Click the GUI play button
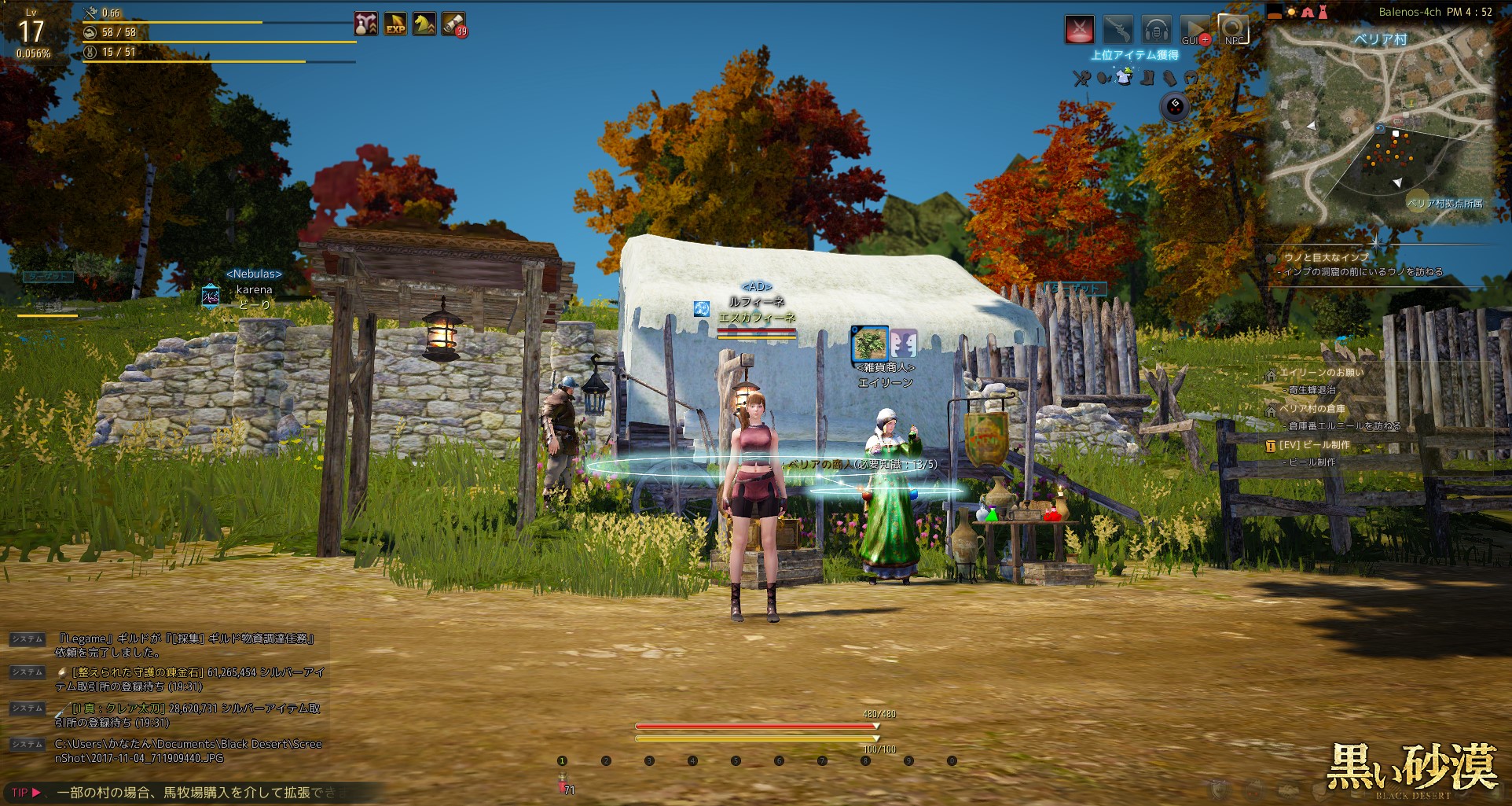The height and width of the screenshot is (806, 1512). (x=1194, y=30)
